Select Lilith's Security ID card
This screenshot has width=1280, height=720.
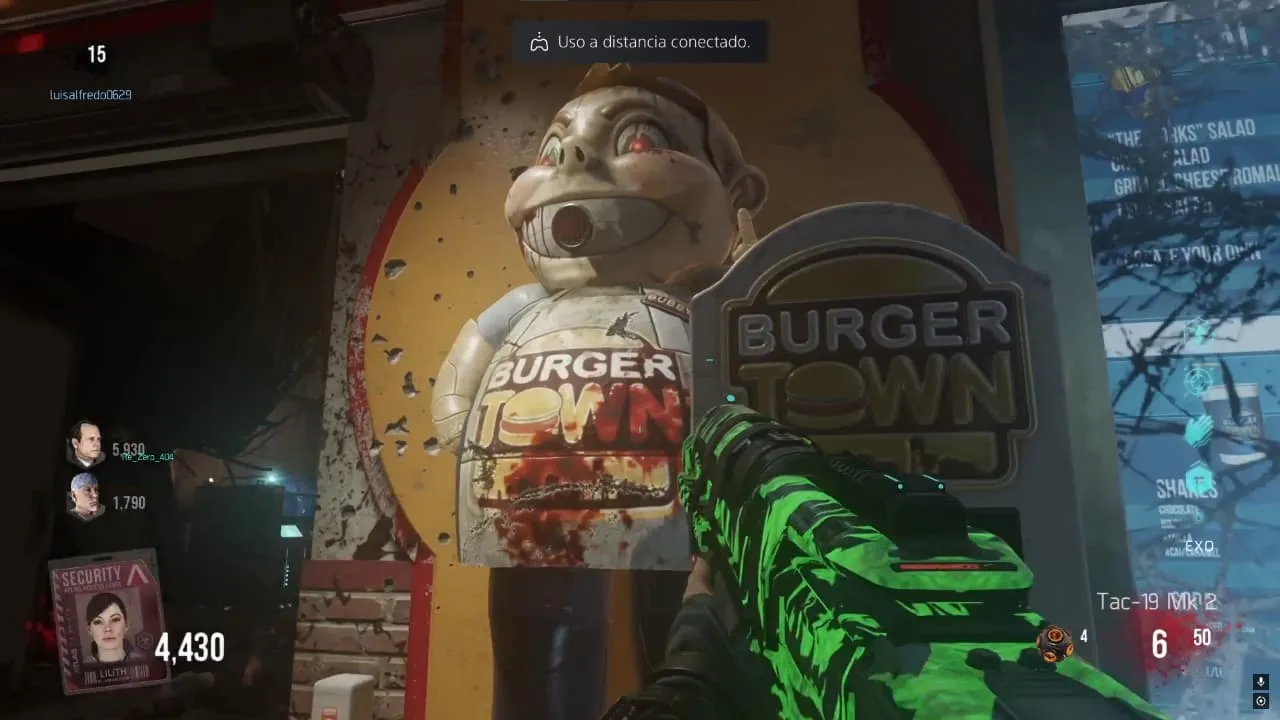108,620
